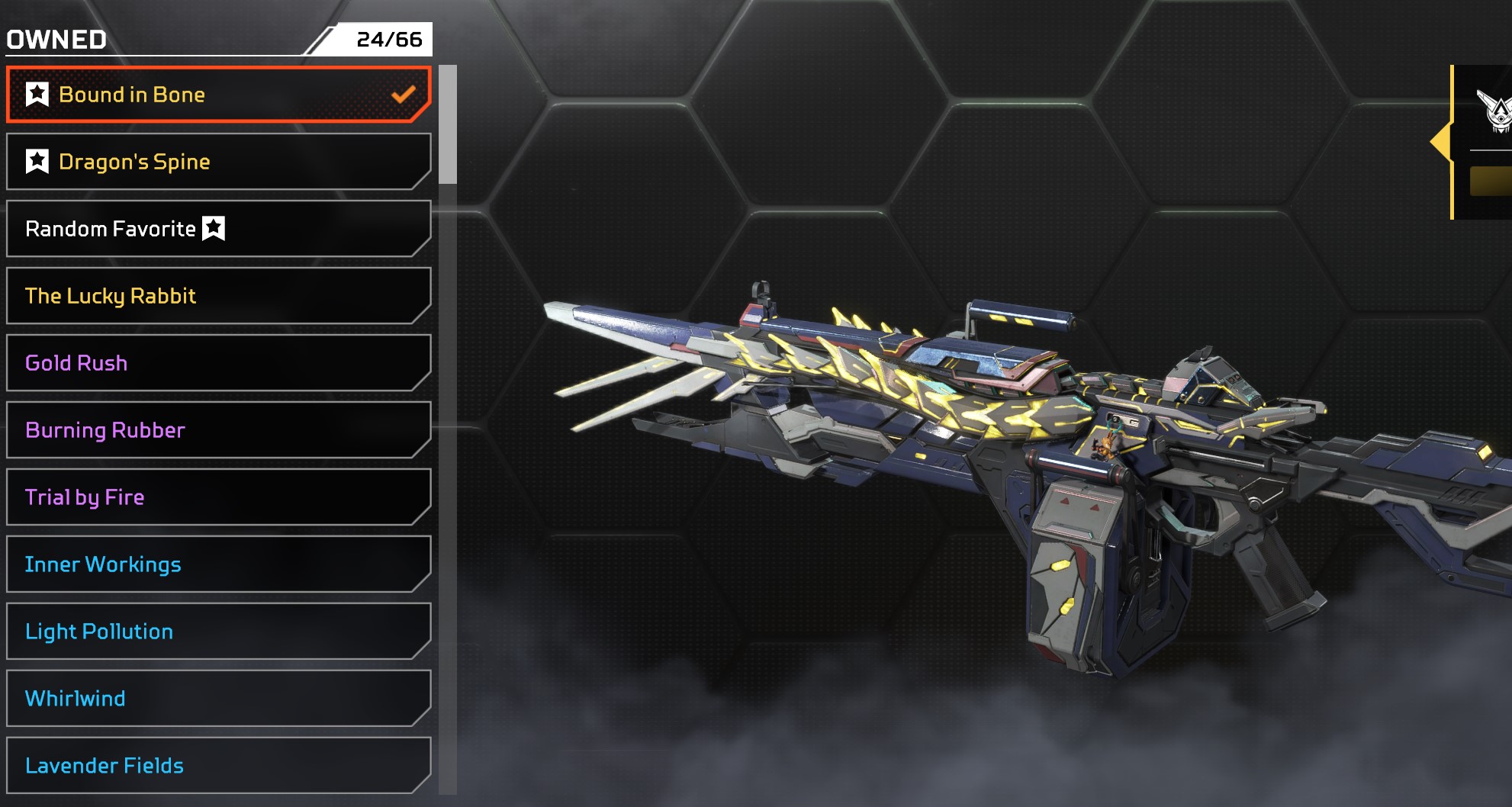This screenshot has height=807, width=1512.
Task: Preview the Inner Workings skin
Action: [218, 564]
